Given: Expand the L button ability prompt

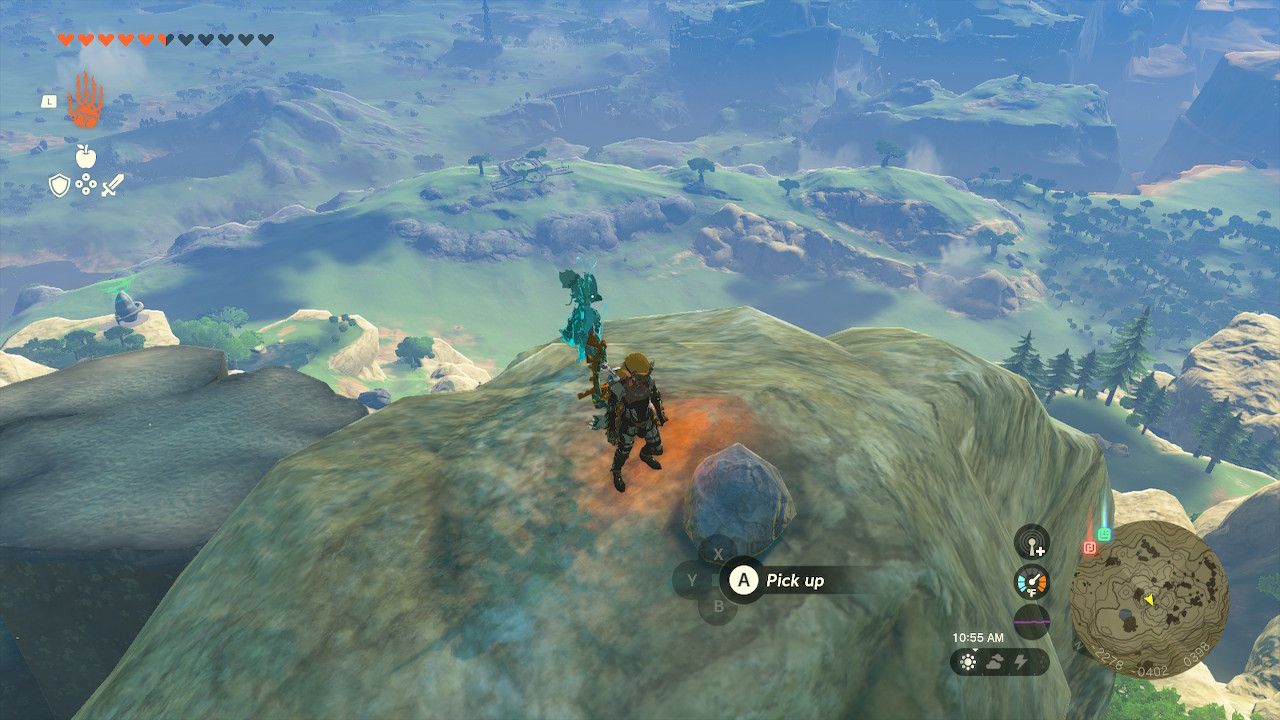Looking at the screenshot, I should click(x=49, y=102).
